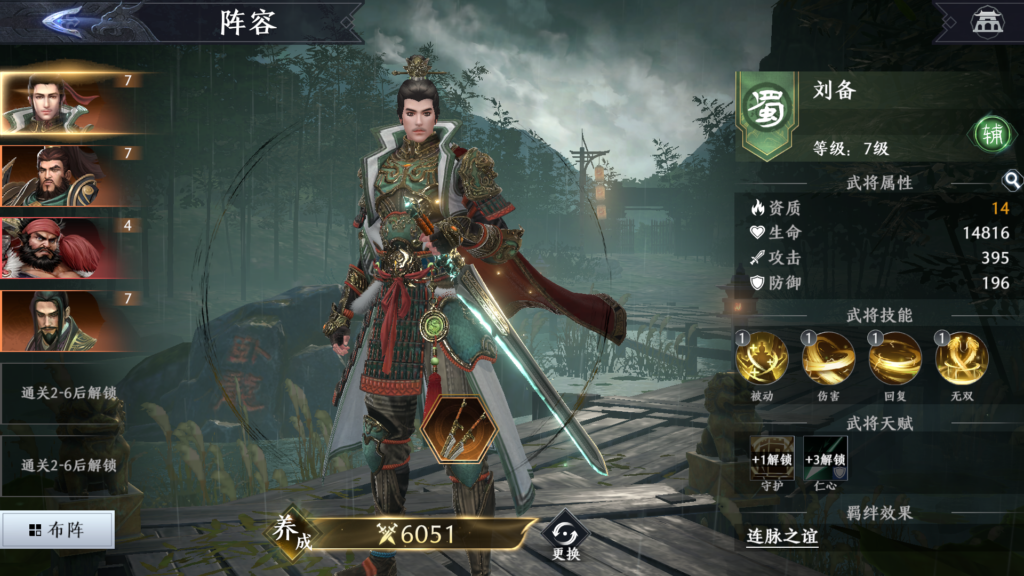Open the 布阵 formation button
The height and width of the screenshot is (576, 1024).
pyautogui.click(x=57, y=530)
